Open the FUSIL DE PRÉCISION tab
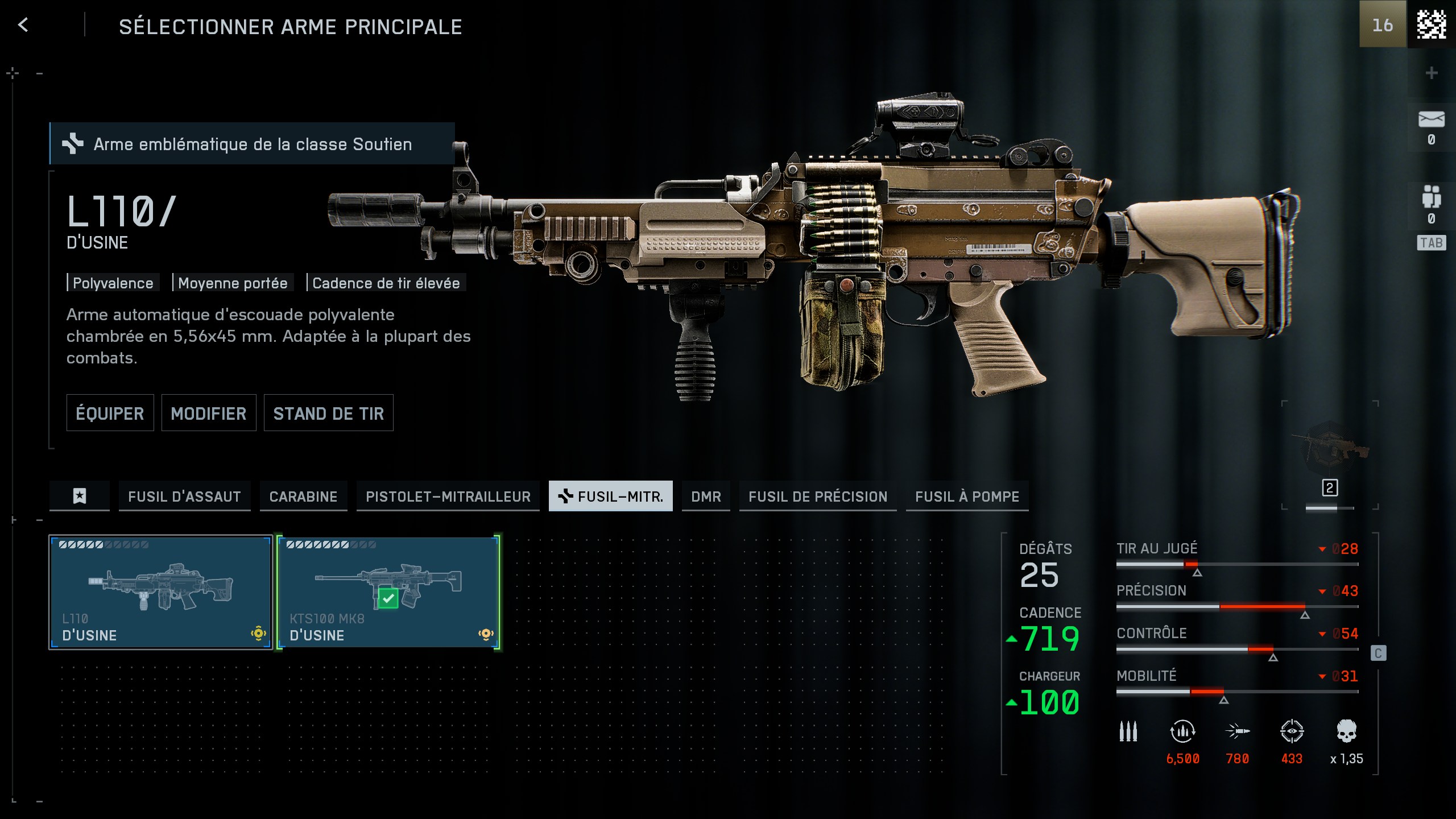The width and height of the screenshot is (1456, 819). tap(818, 496)
